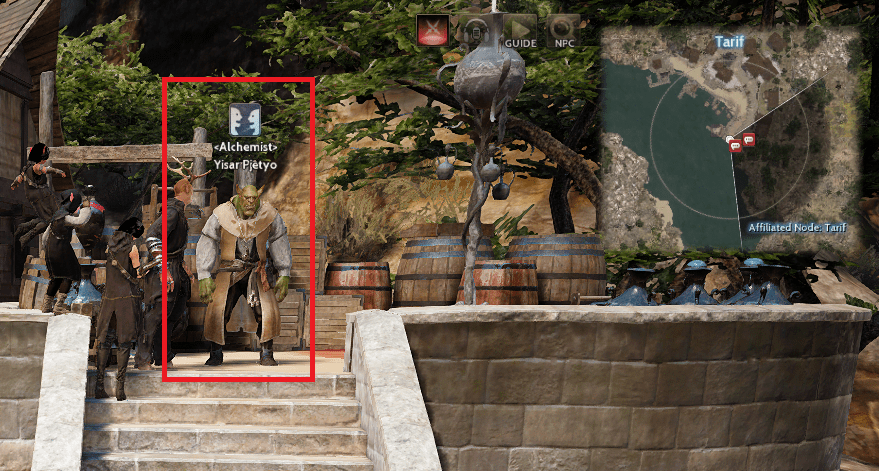Screen dimensions: 879x471
Task: Click the talk icon above Yisar Pjetyo
Action: point(245,119)
